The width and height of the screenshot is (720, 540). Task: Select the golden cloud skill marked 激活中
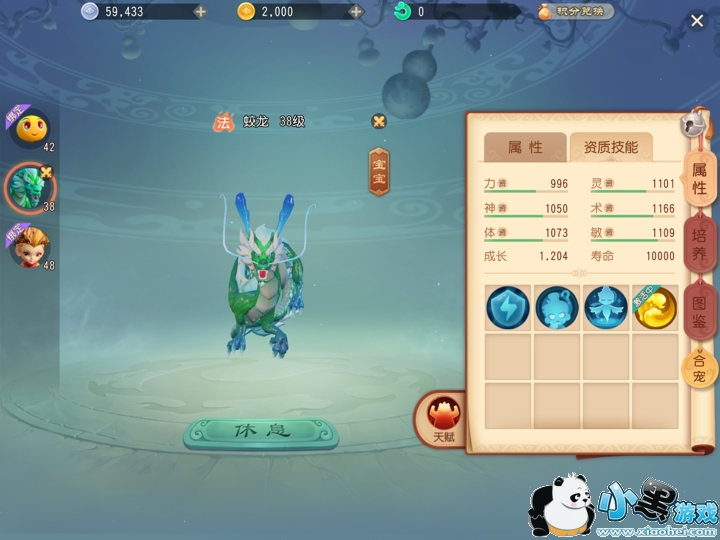pyautogui.click(x=654, y=308)
